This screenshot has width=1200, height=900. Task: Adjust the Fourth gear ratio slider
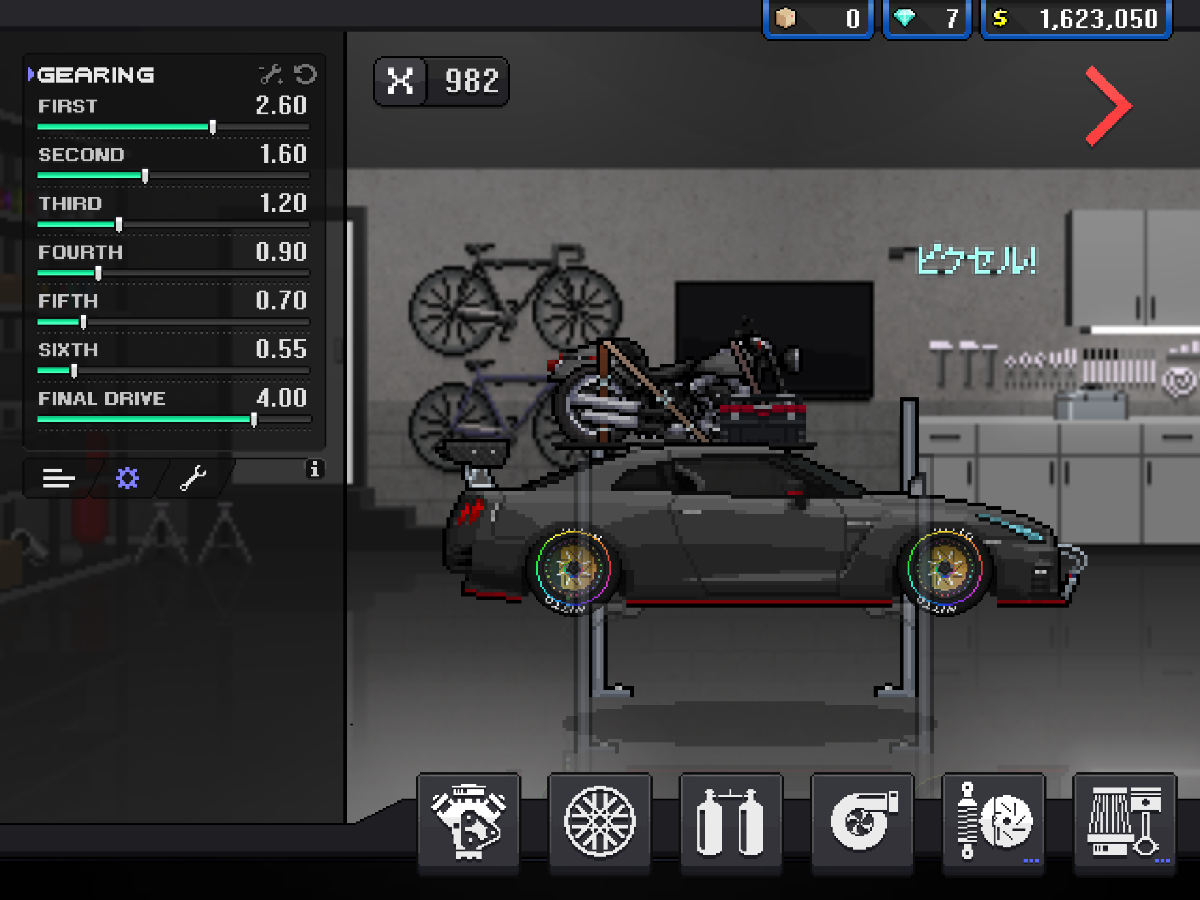pos(98,273)
